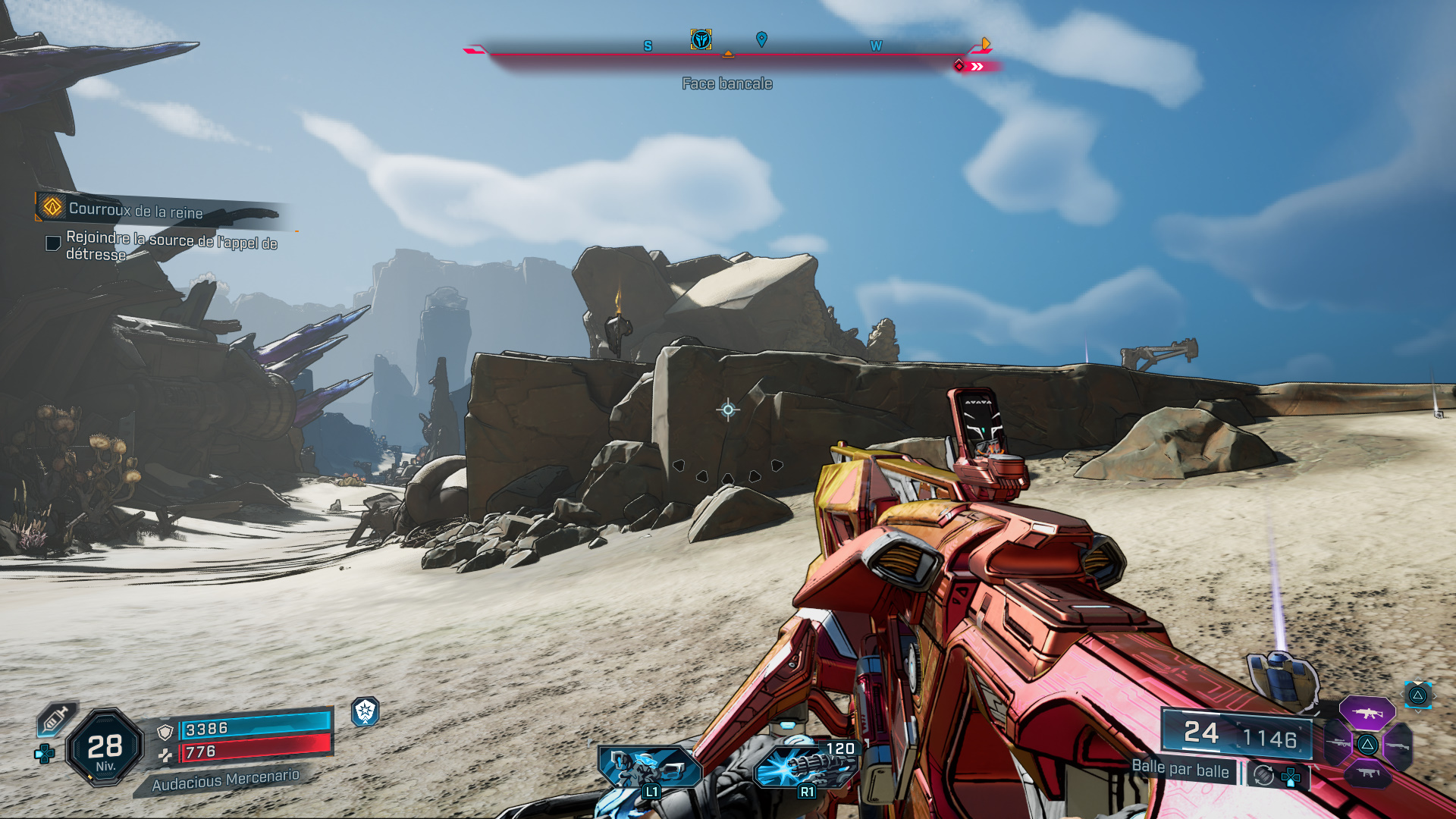Screen dimensions: 1456x819
Task: Switch to the sniper rifle weapon slot
Action: pyautogui.click(x=1338, y=744)
